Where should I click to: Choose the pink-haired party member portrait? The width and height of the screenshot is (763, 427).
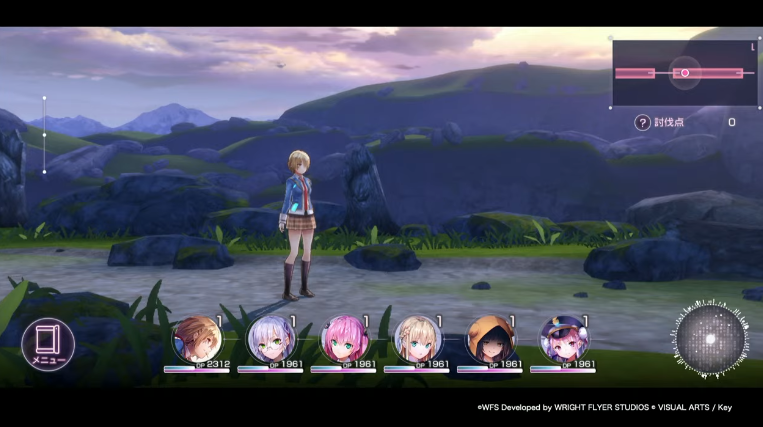point(343,340)
